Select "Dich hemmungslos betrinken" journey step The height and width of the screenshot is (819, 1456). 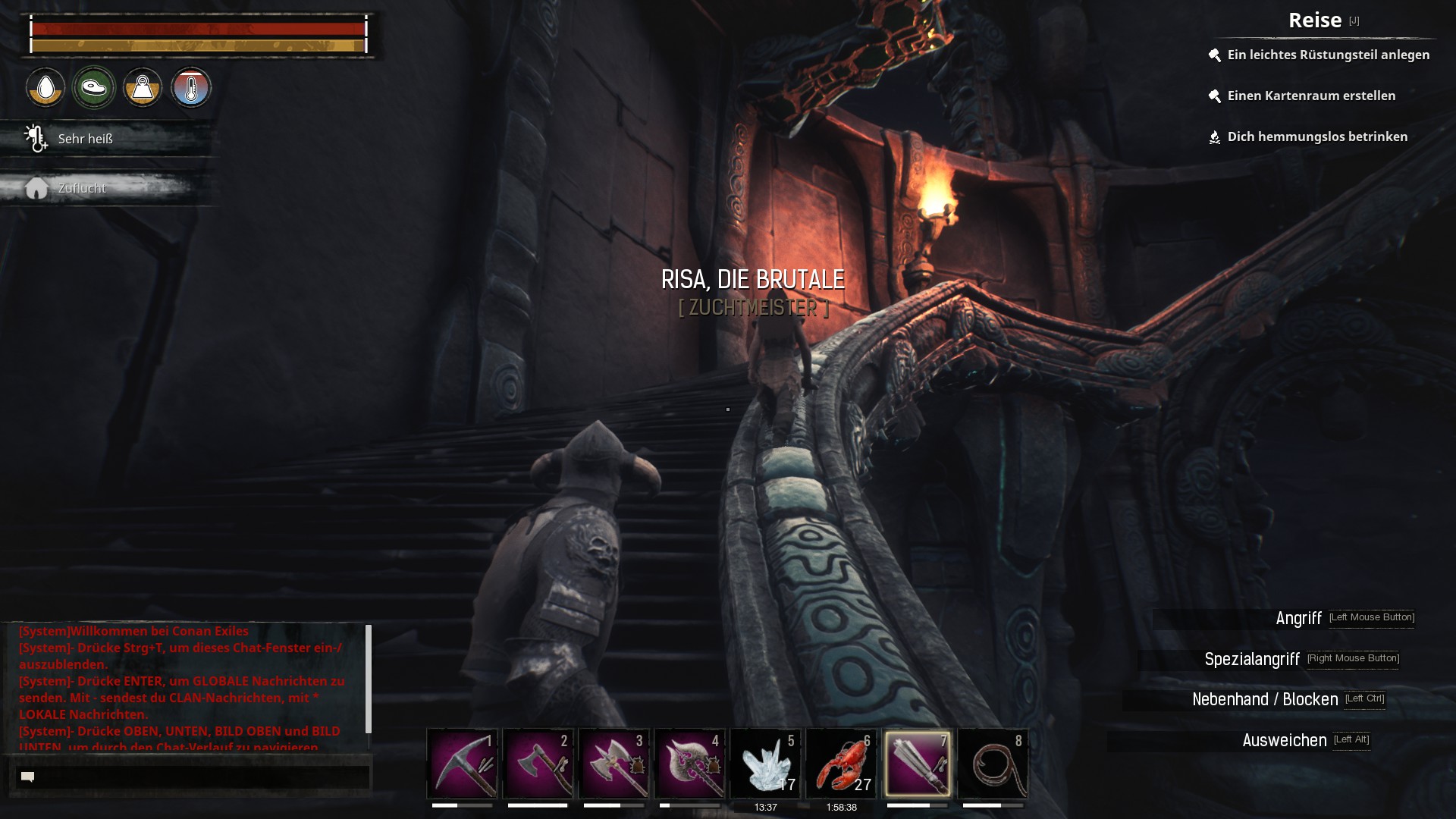(x=1317, y=136)
